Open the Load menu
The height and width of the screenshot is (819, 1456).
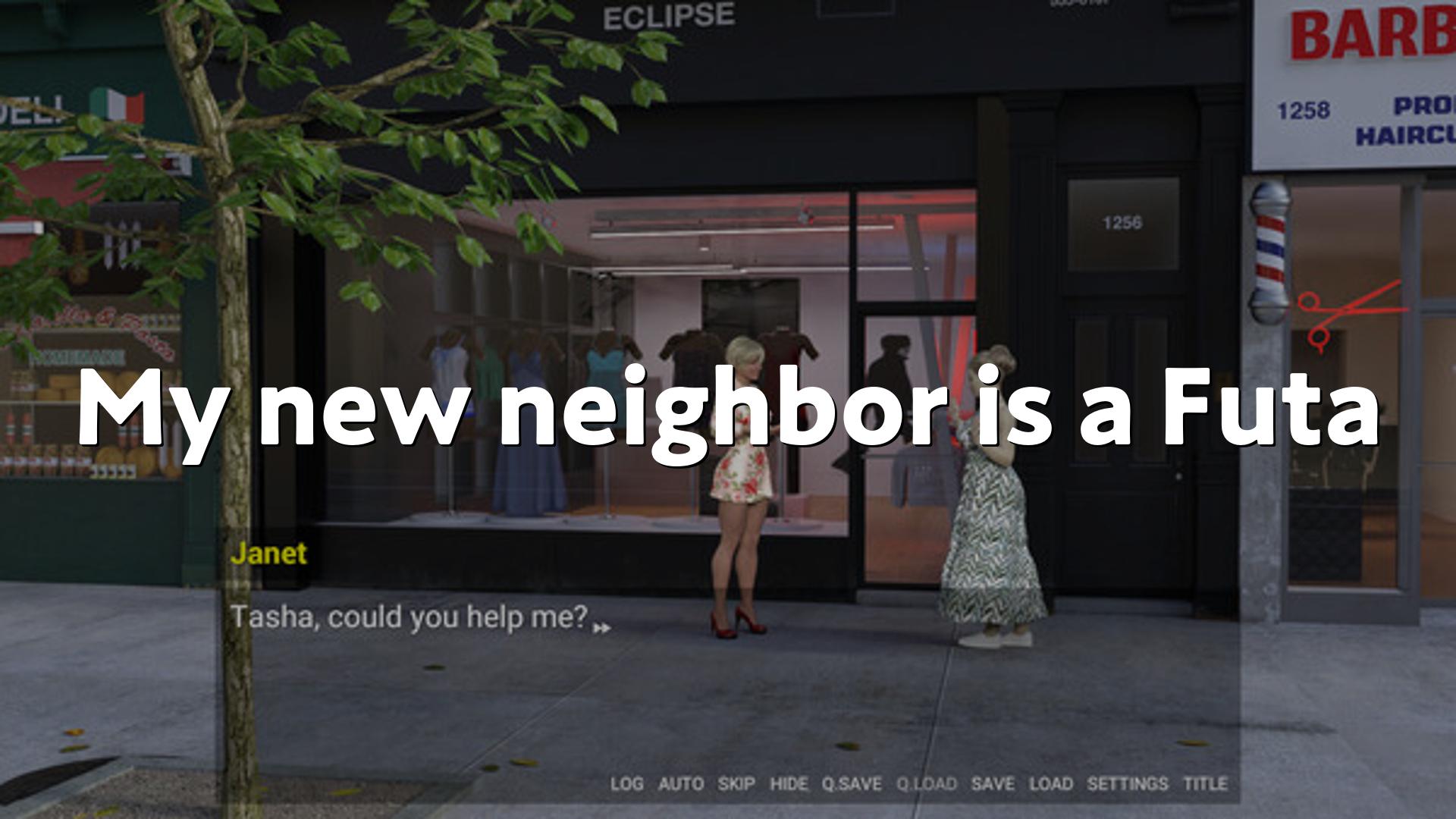pyautogui.click(x=1050, y=784)
